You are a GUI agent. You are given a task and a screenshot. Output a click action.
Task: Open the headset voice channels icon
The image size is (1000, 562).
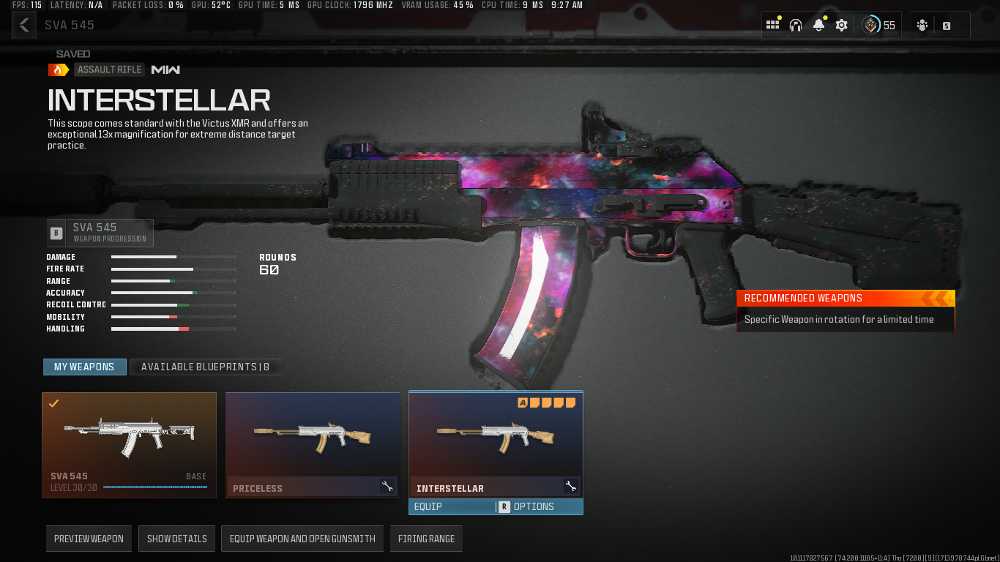[x=796, y=25]
